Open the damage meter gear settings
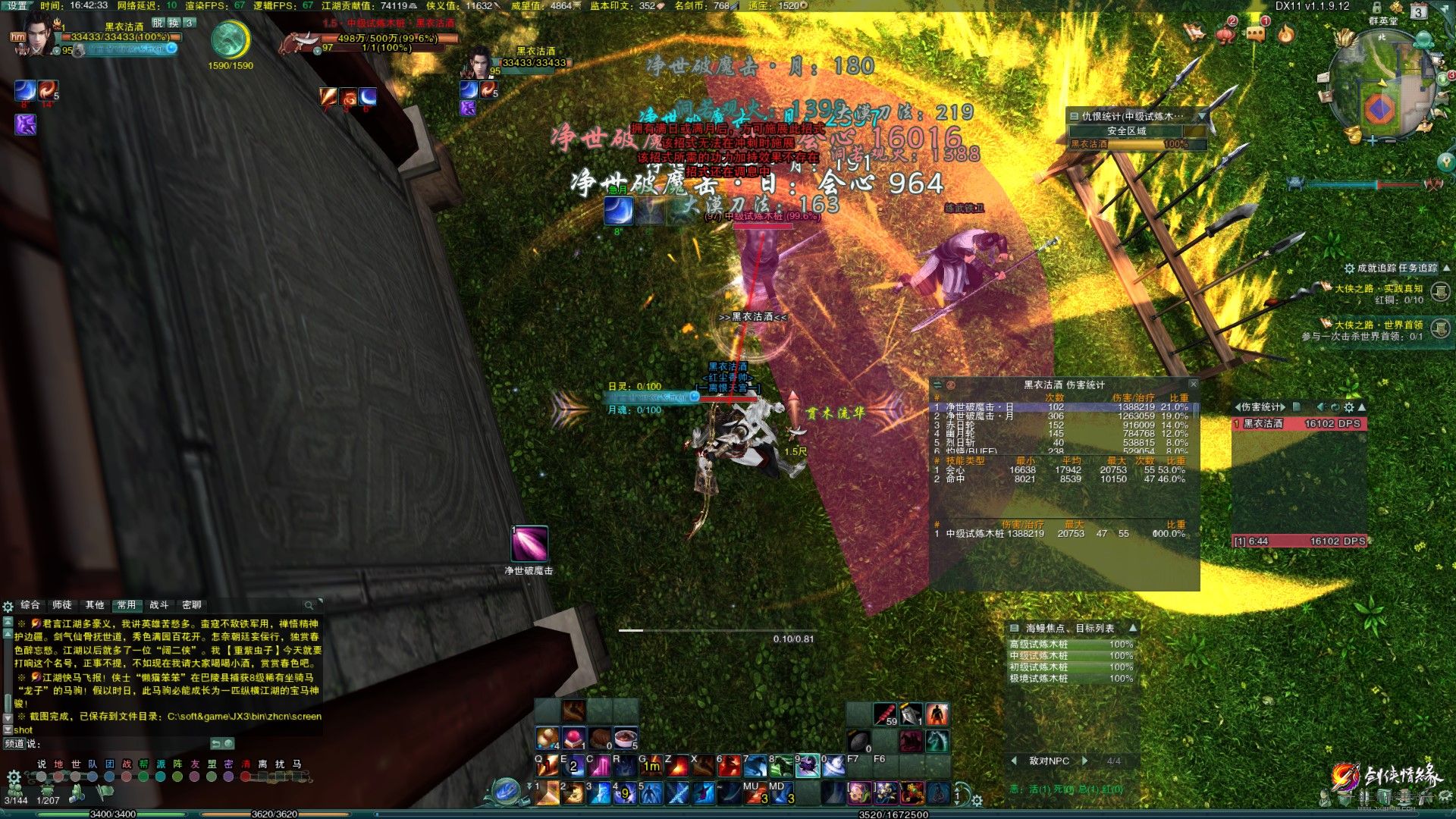Viewport: 1456px width, 819px height. (1348, 407)
